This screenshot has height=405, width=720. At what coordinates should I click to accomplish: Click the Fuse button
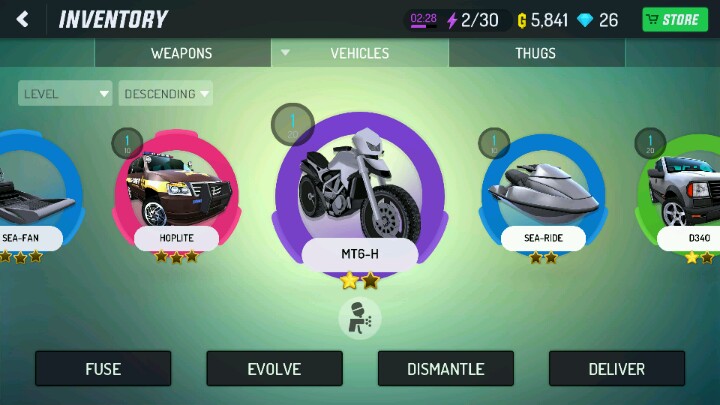(x=103, y=369)
